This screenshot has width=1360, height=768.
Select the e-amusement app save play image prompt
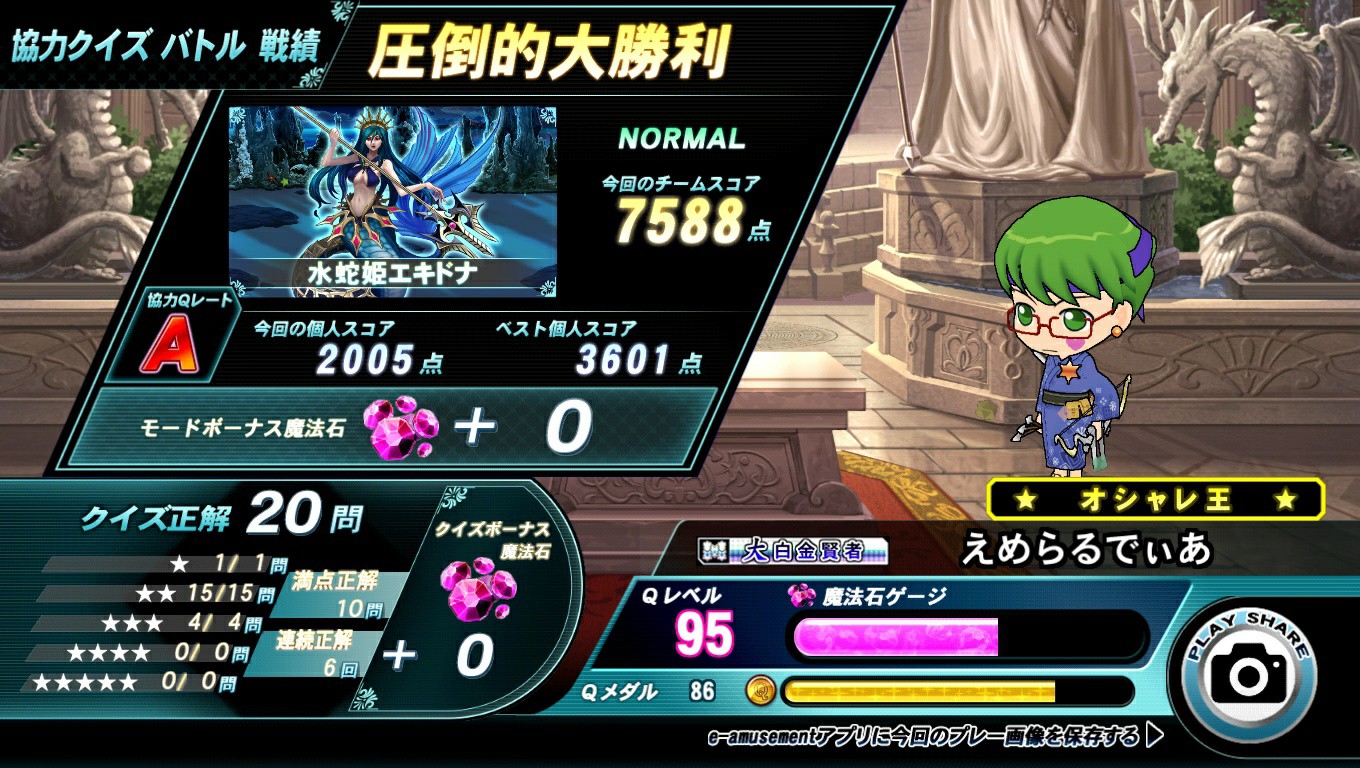point(934,737)
